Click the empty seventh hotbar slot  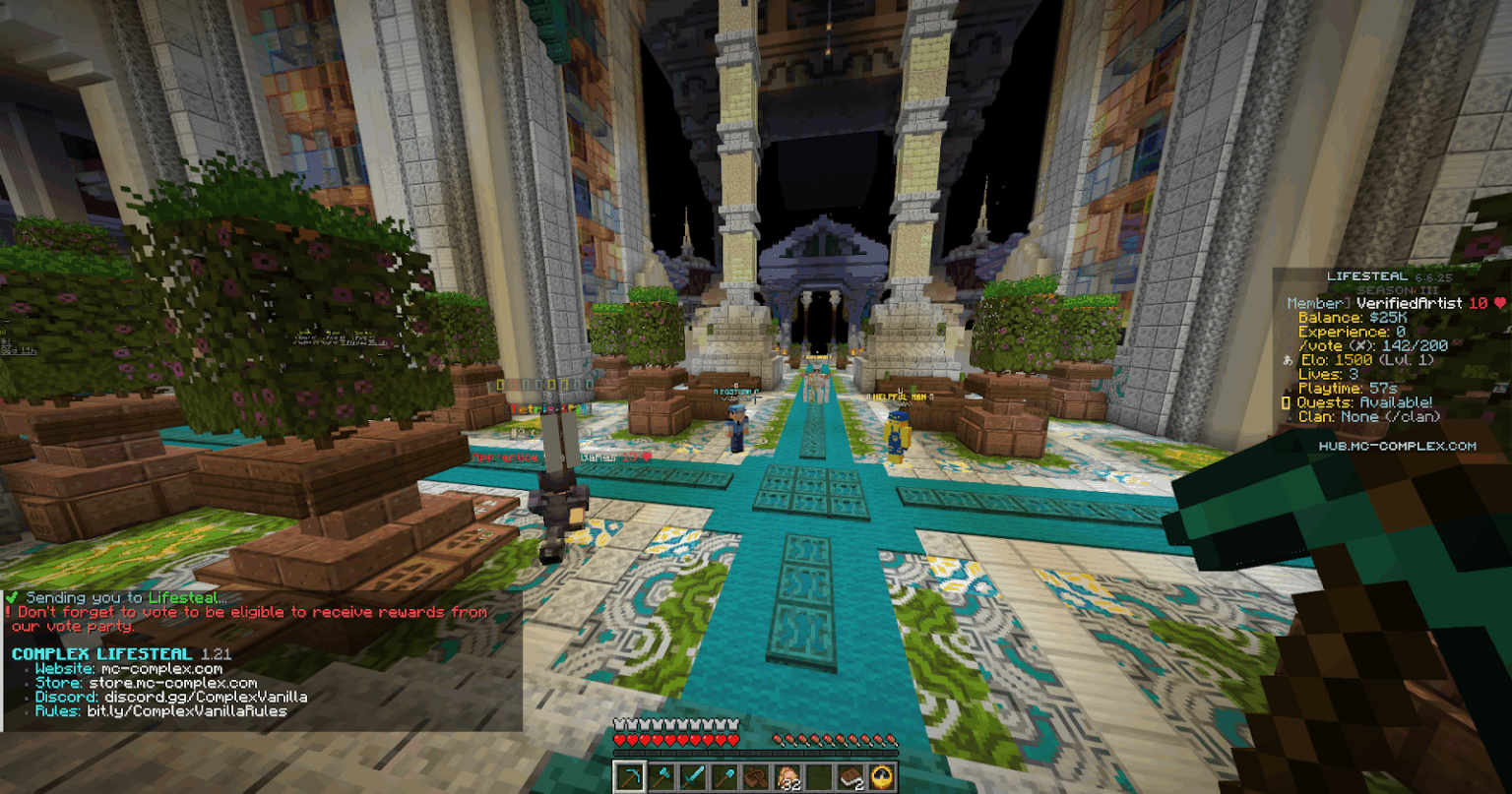click(x=818, y=776)
